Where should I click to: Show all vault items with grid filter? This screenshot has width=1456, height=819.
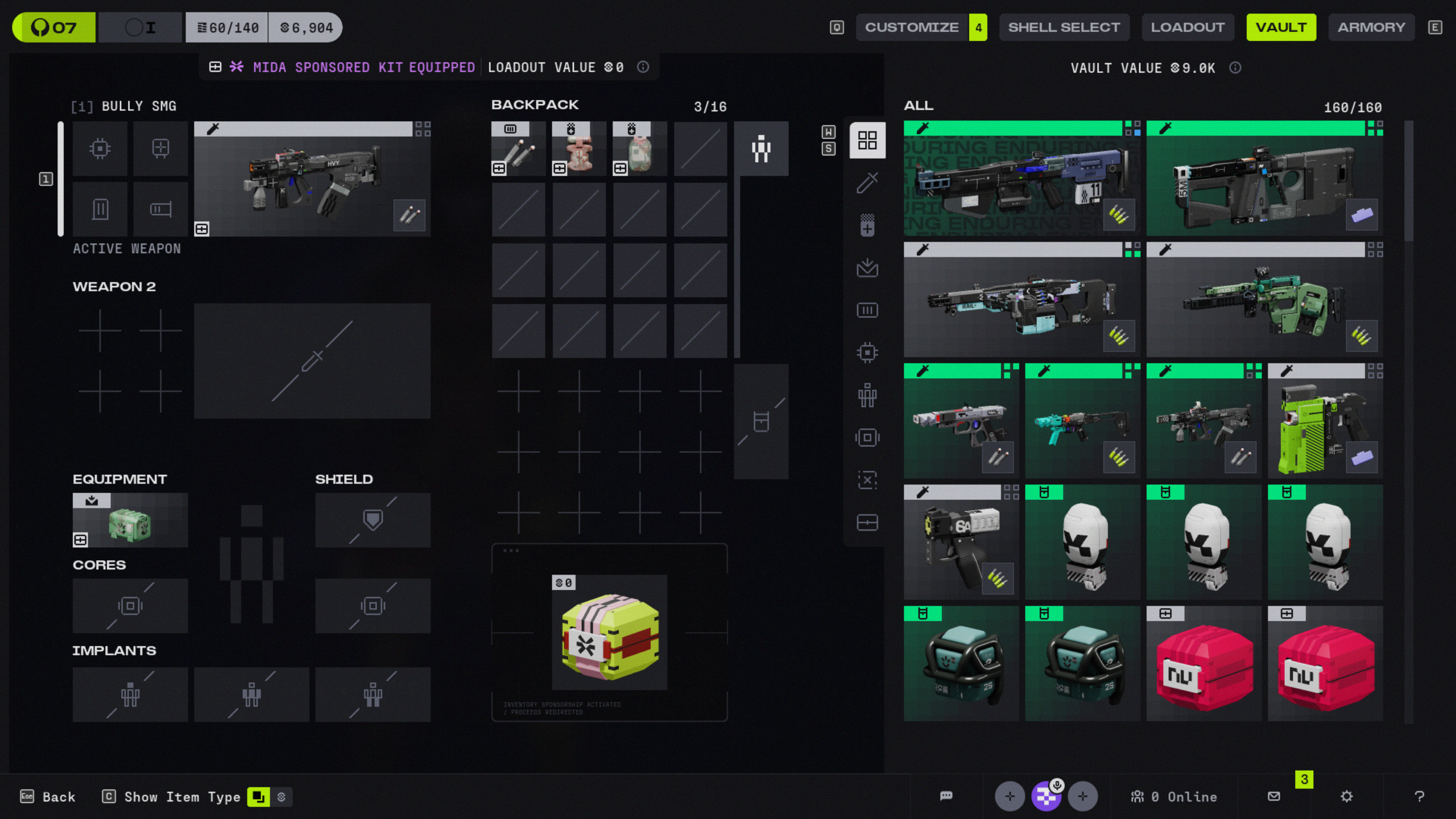(x=867, y=140)
